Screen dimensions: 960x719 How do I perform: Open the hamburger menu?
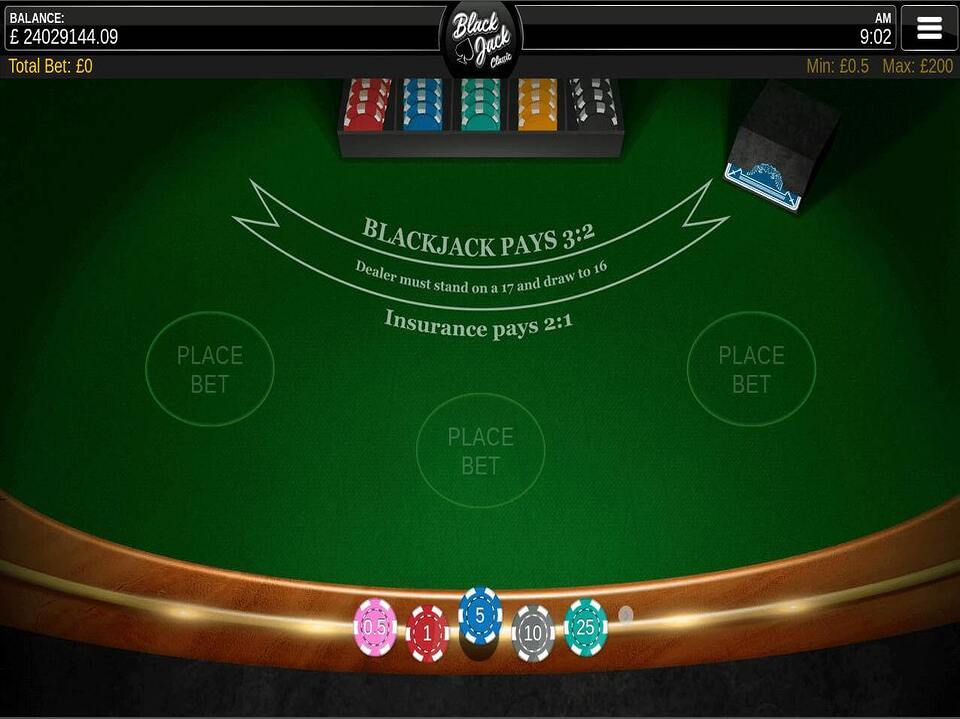point(929,28)
